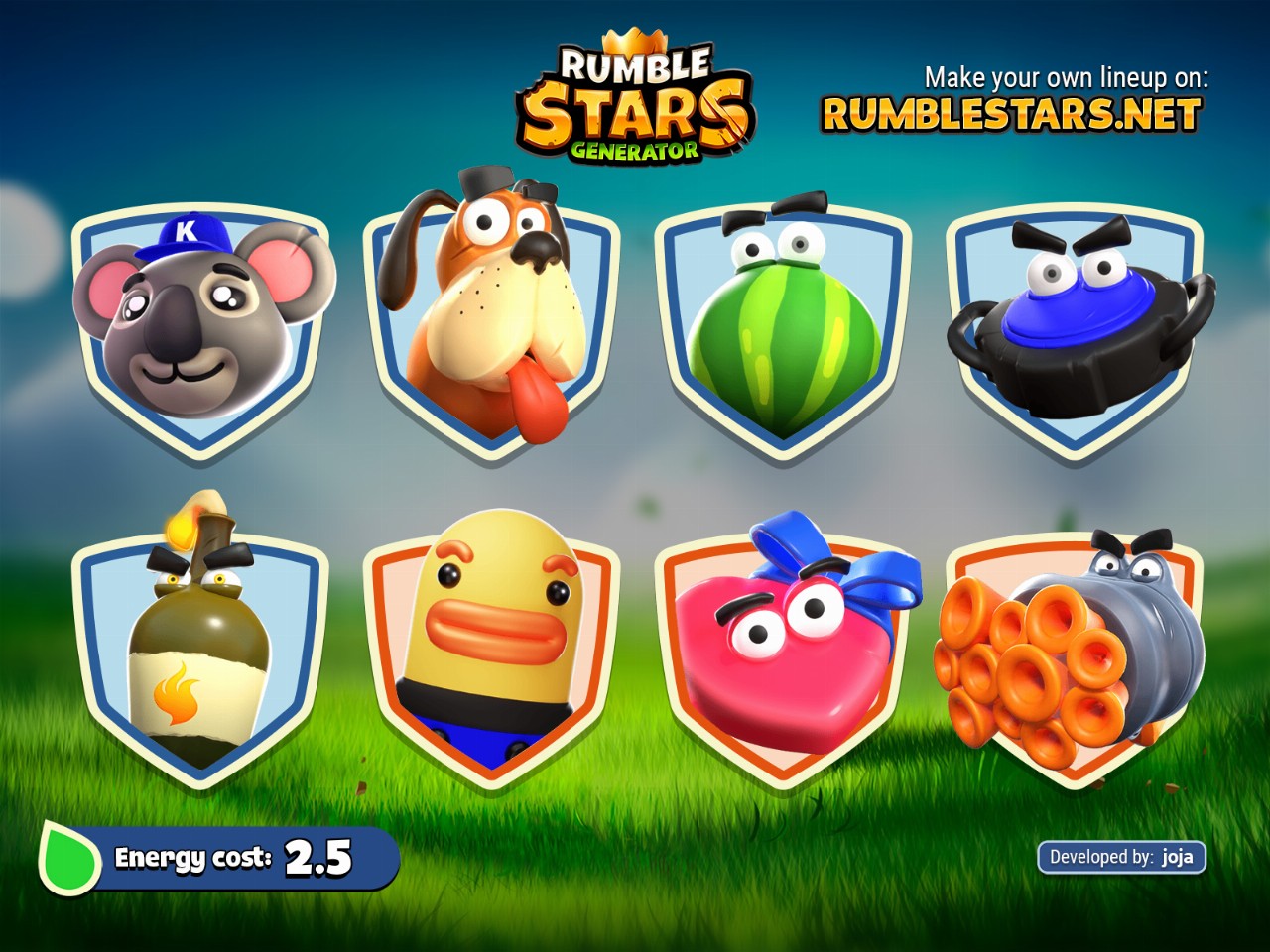
Task: Click the Rumble Stars Generator logo
Action: click(x=635, y=101)
